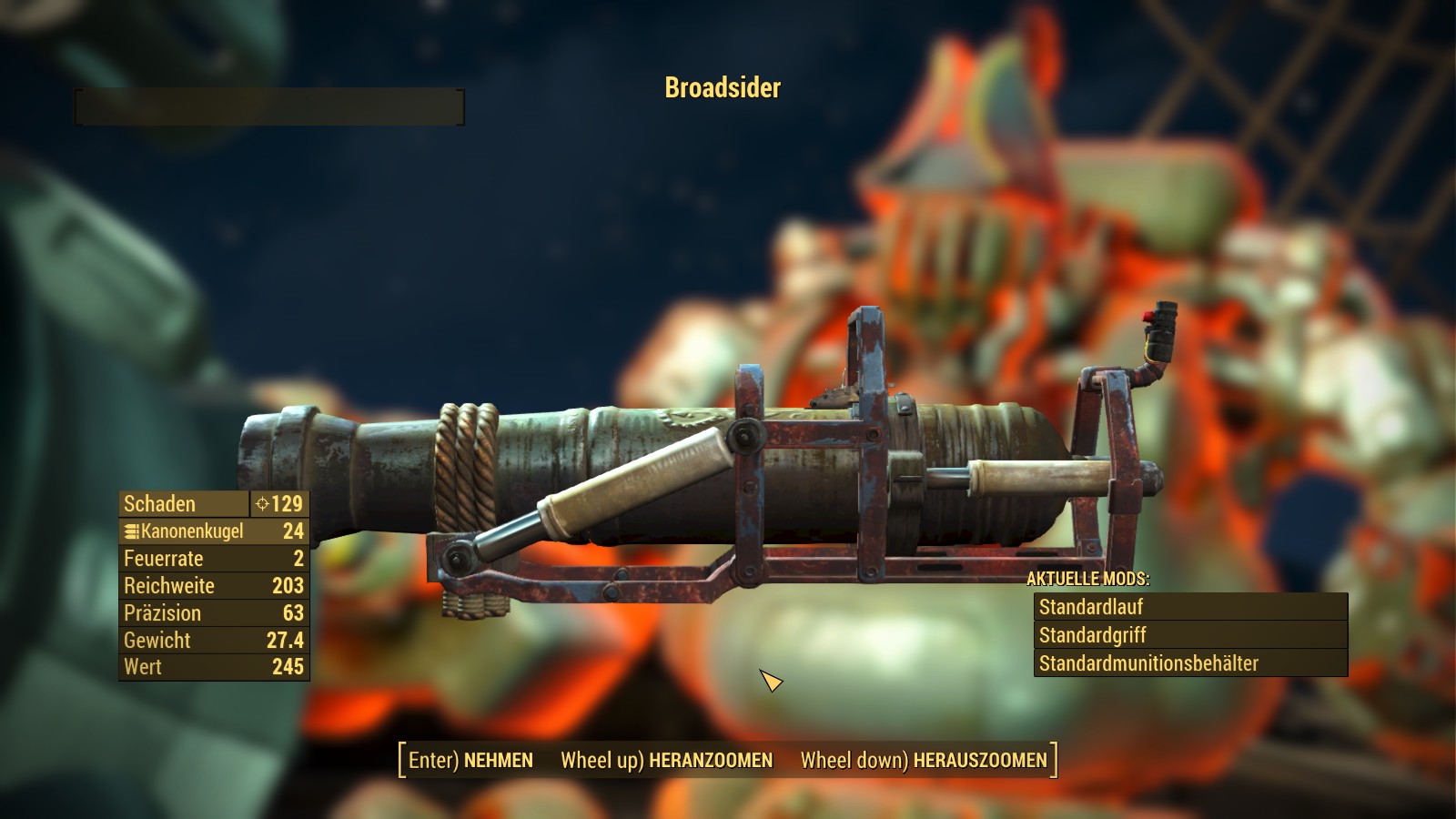Choose HERANZOOMEN to zoom in on the weapon
Screen dimensions: 1456x819
(666, 760)
